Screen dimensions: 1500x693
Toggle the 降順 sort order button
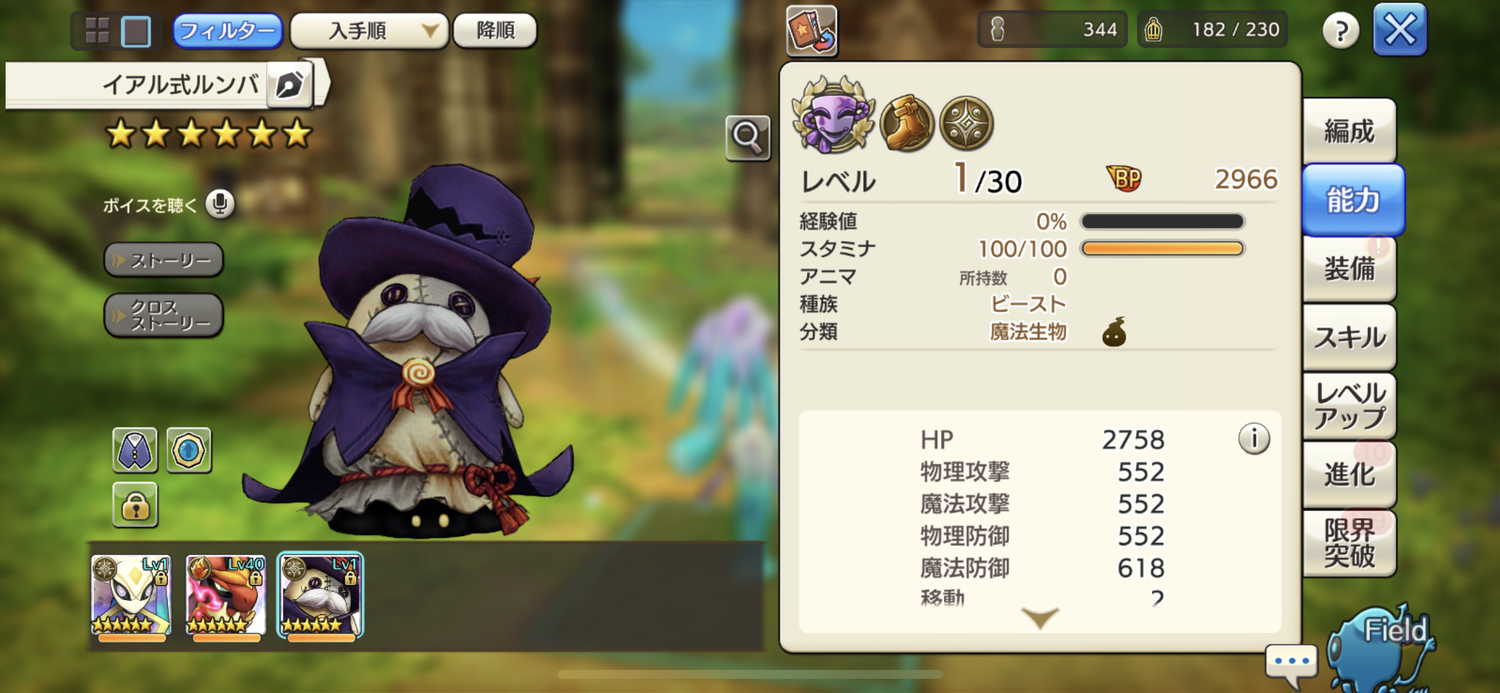[x=495, y=31]
